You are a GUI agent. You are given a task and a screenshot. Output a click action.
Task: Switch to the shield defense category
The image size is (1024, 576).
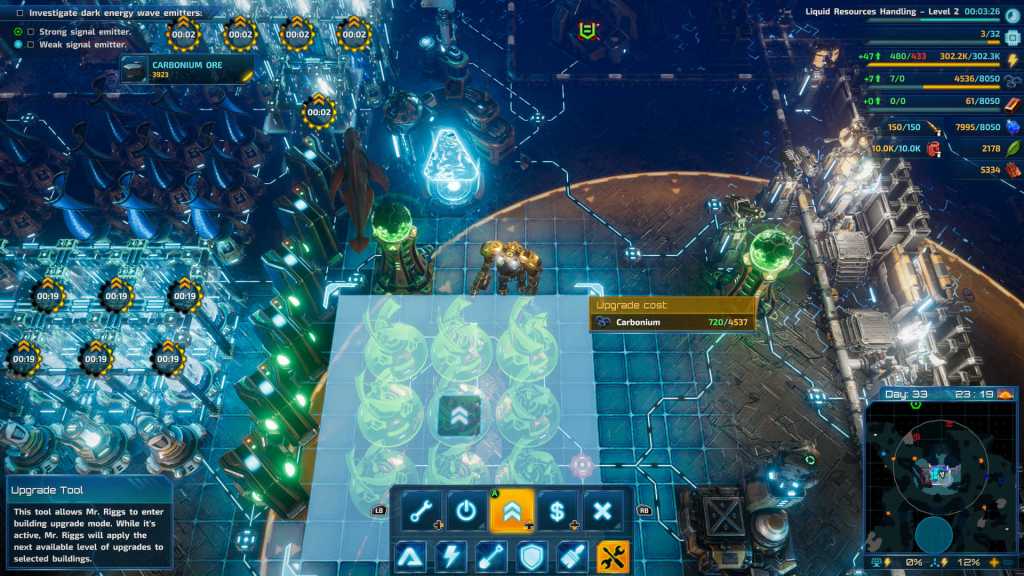click(531, 555)
